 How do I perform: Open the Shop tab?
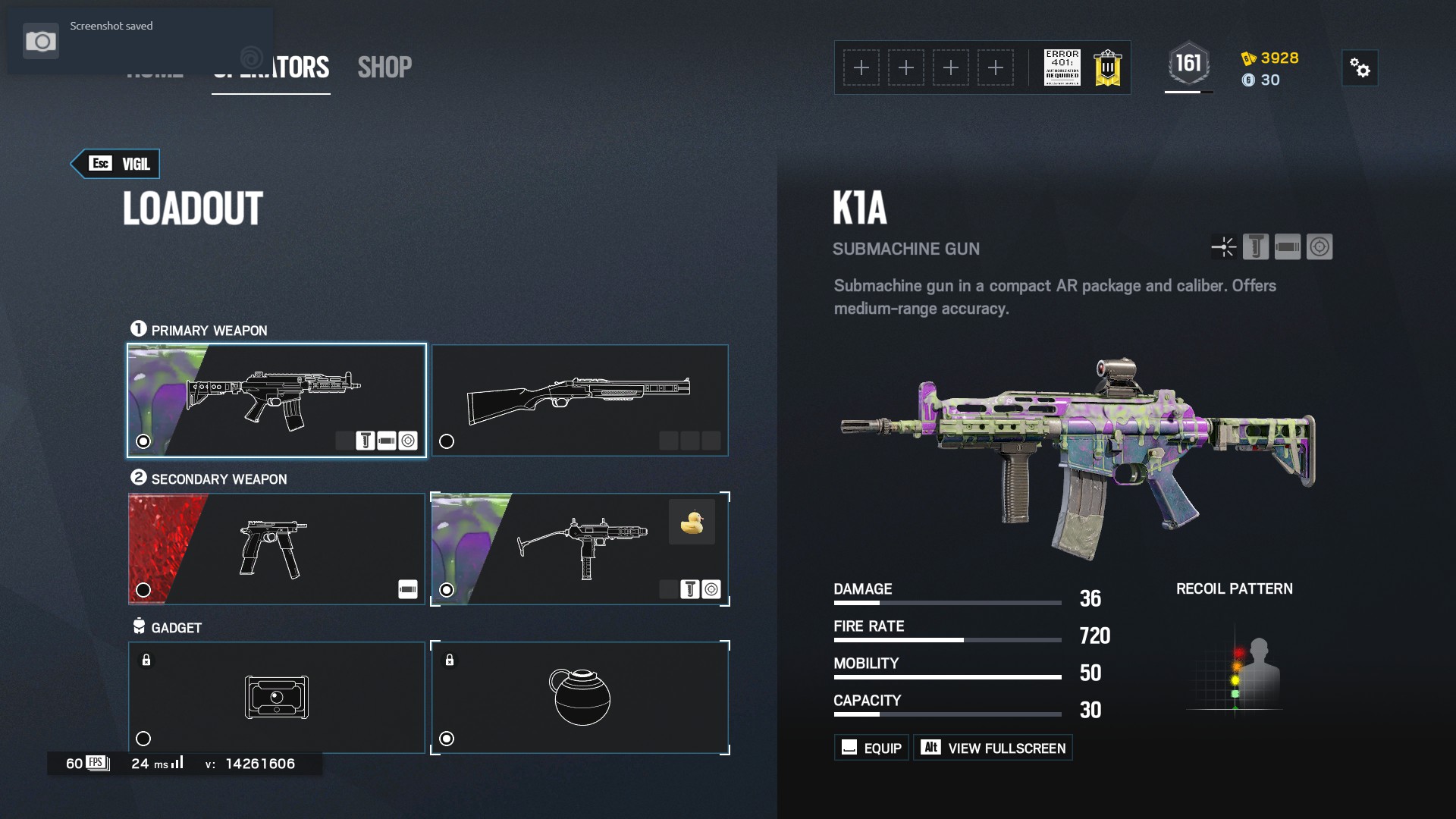[384, 67]
